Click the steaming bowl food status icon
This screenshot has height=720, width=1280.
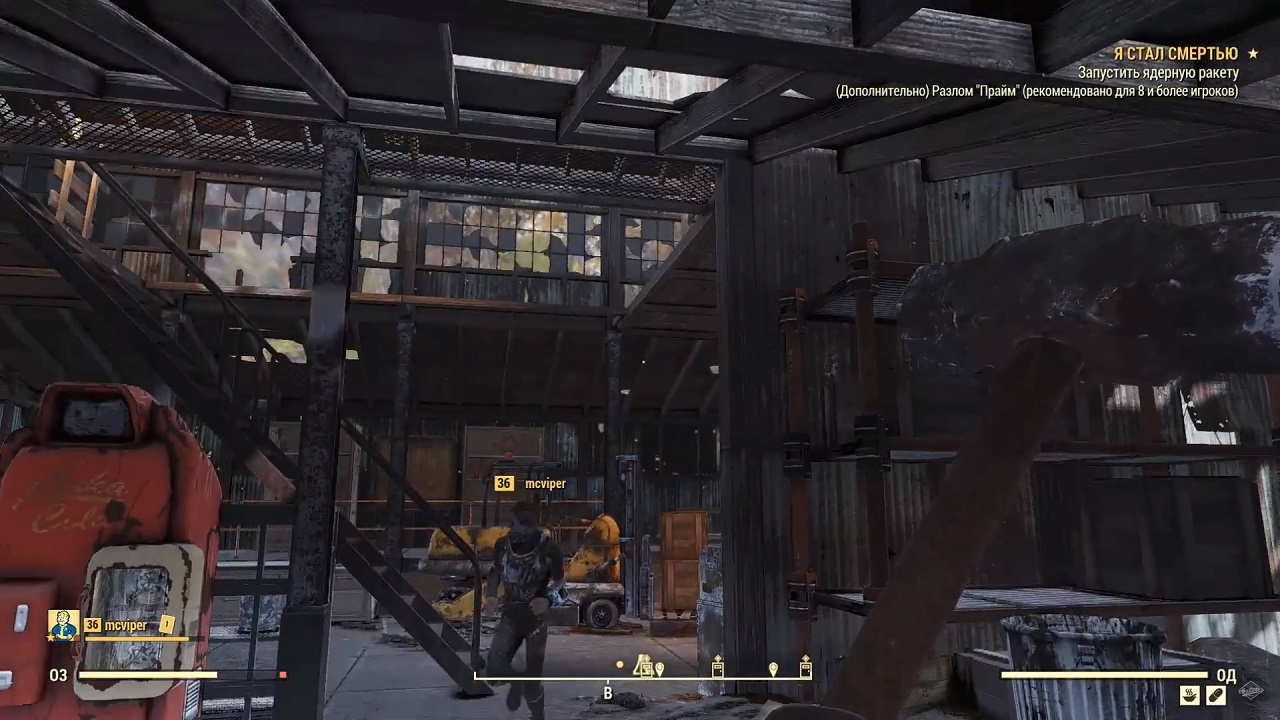[1191, 694]
